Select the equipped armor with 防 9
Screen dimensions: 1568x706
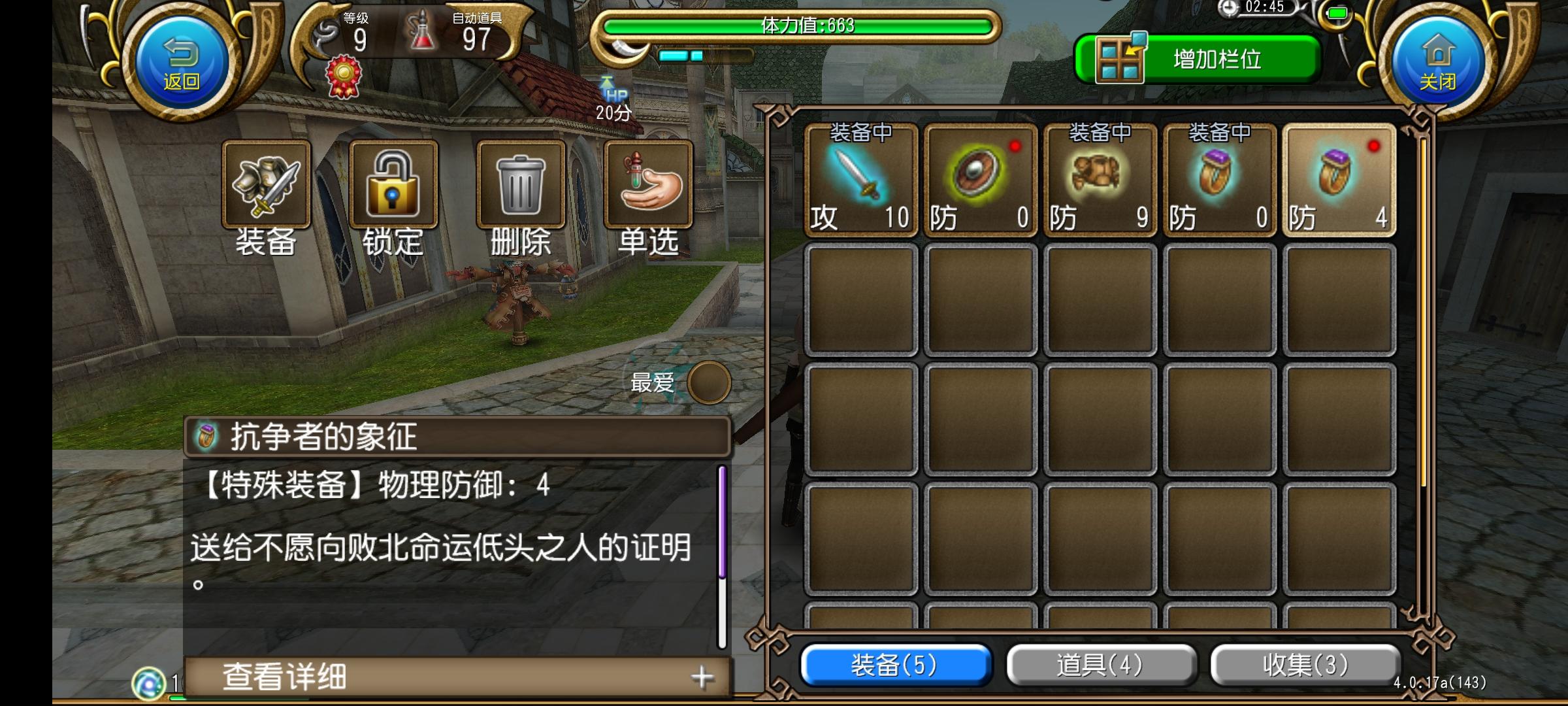pos(1099,180)
